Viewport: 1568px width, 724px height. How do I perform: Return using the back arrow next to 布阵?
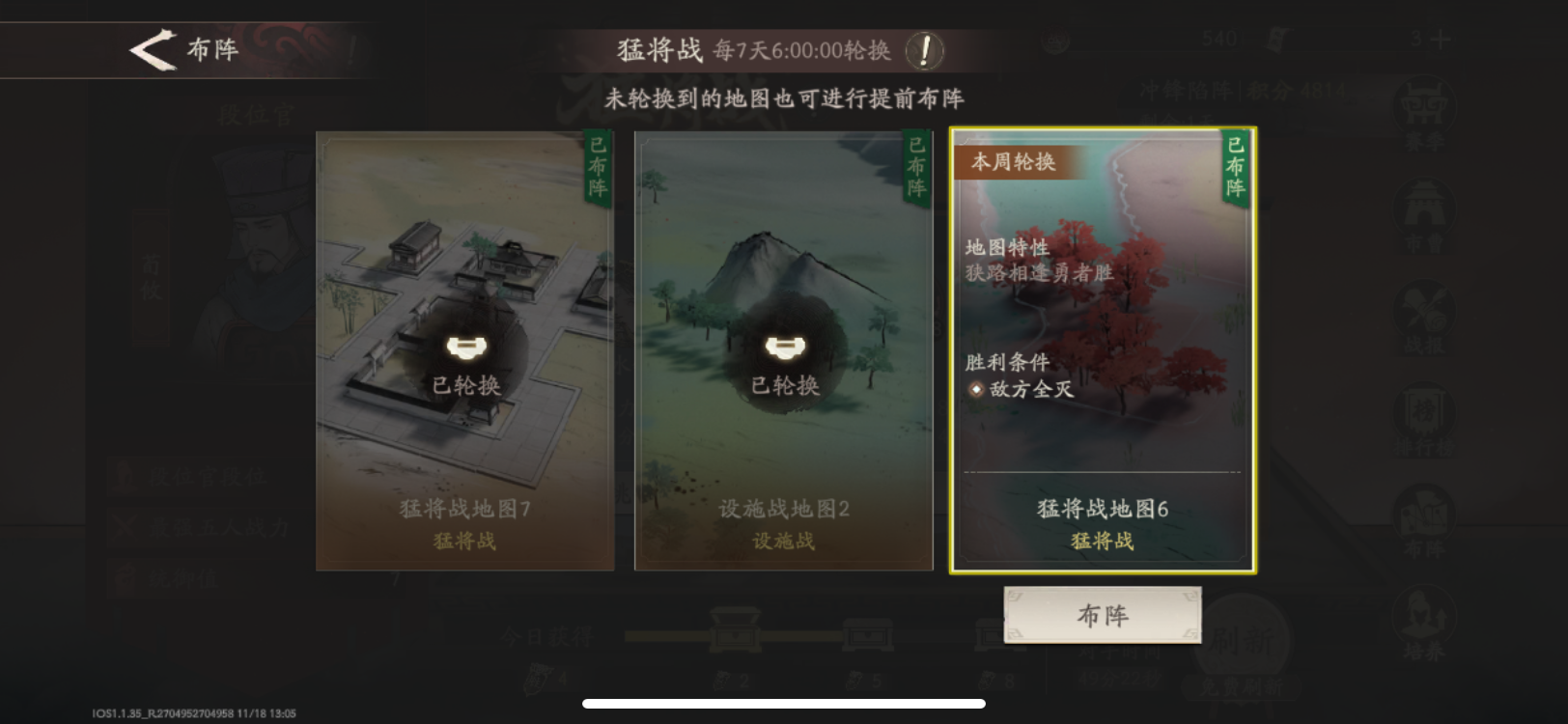[154, 50]
